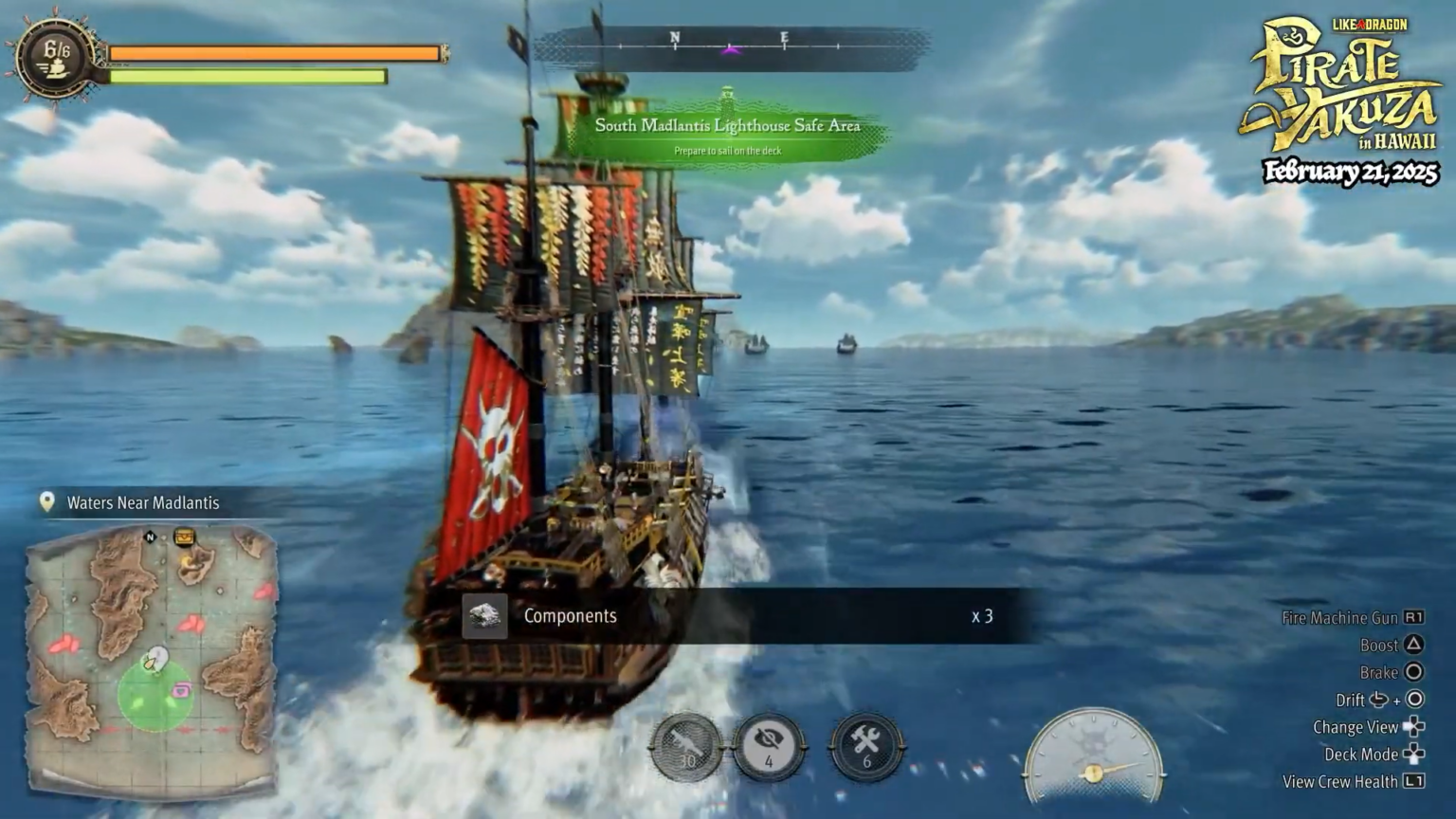
Task: Click the Fire Machine Gun R1 prompt
Action: (1414, 617)
